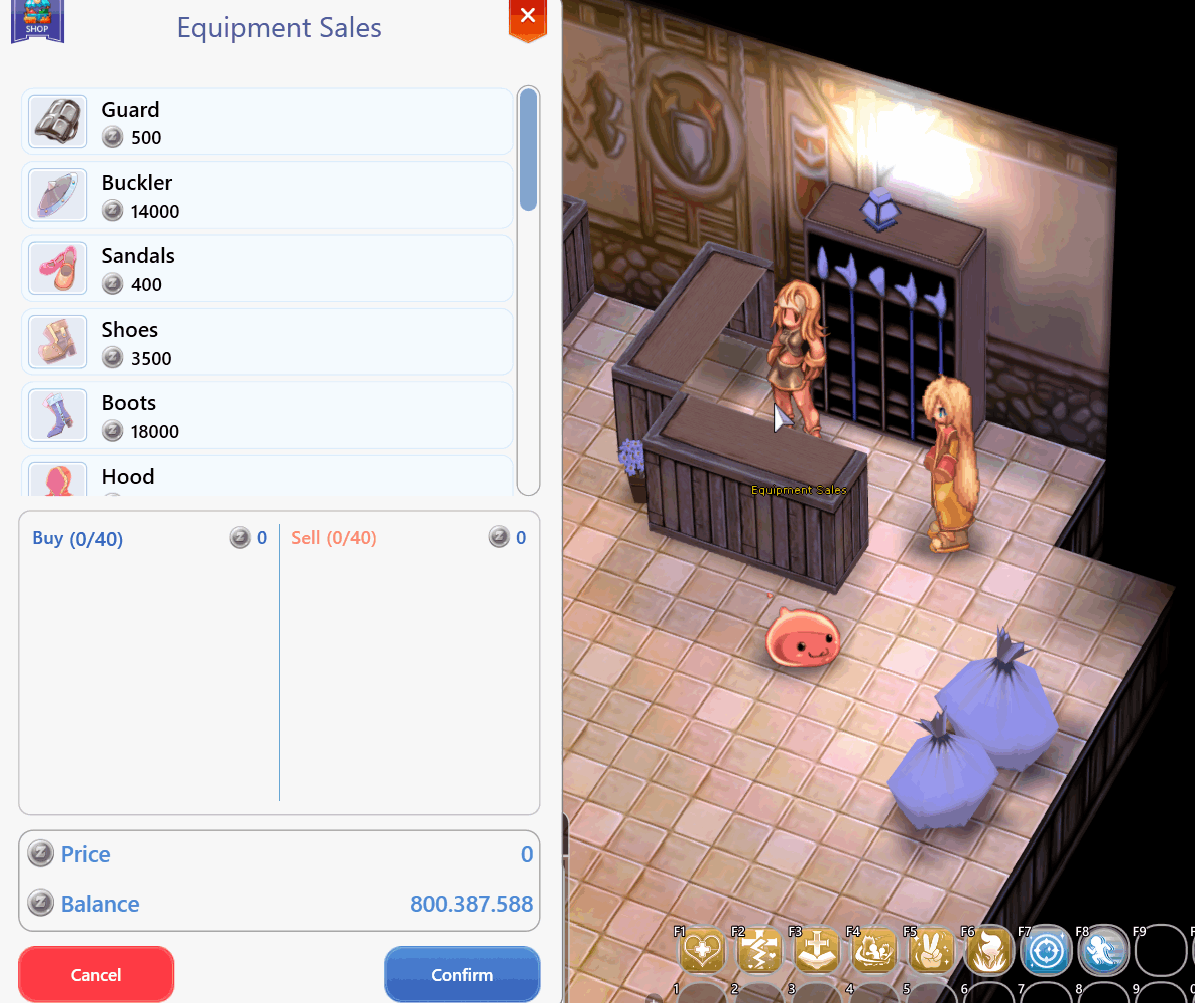Cast the cross-on-book skill on F3
The height and width of the screenshot is (1003, 1195).
coord(817,950)
